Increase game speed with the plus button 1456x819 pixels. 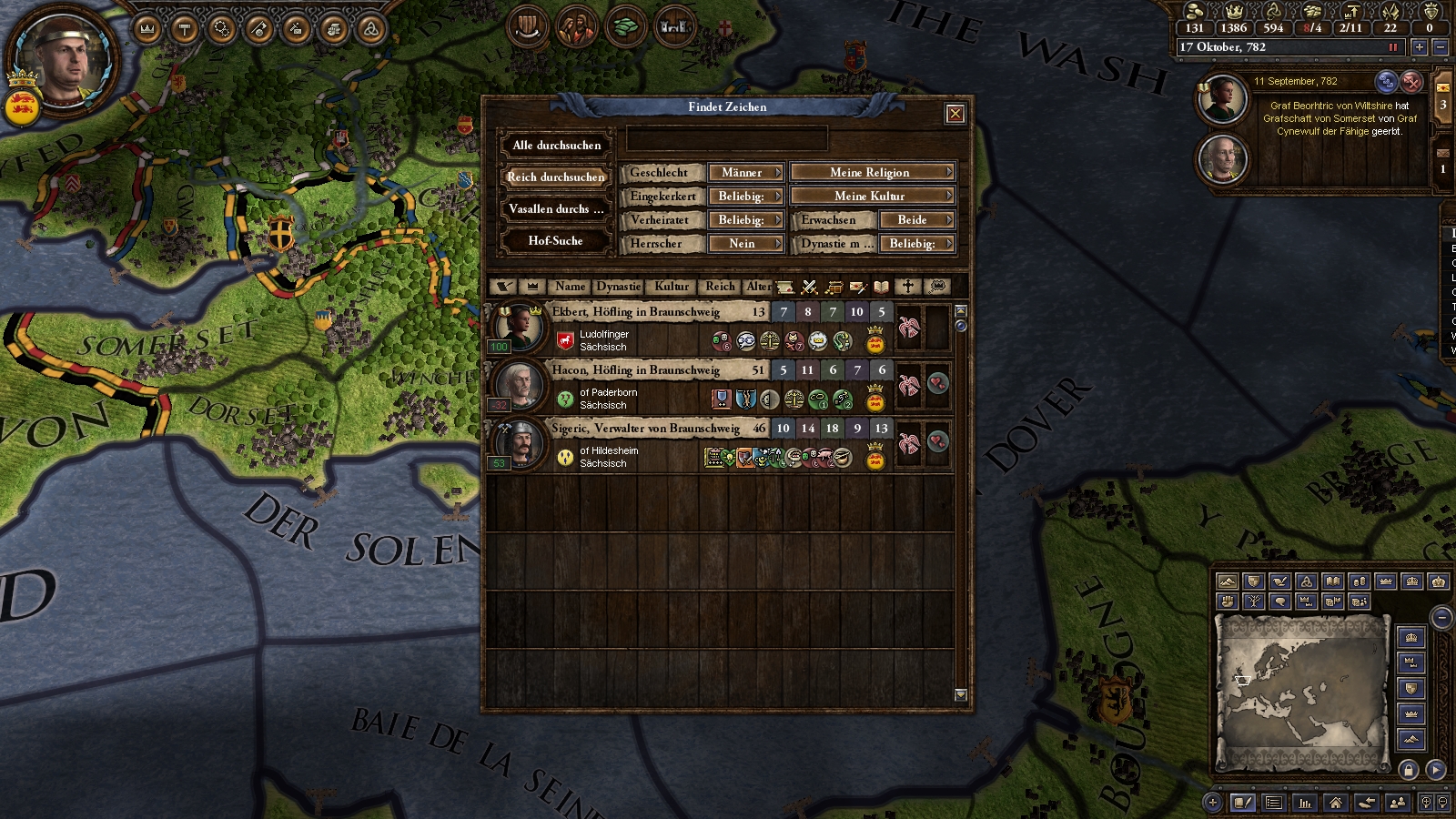1419,47
